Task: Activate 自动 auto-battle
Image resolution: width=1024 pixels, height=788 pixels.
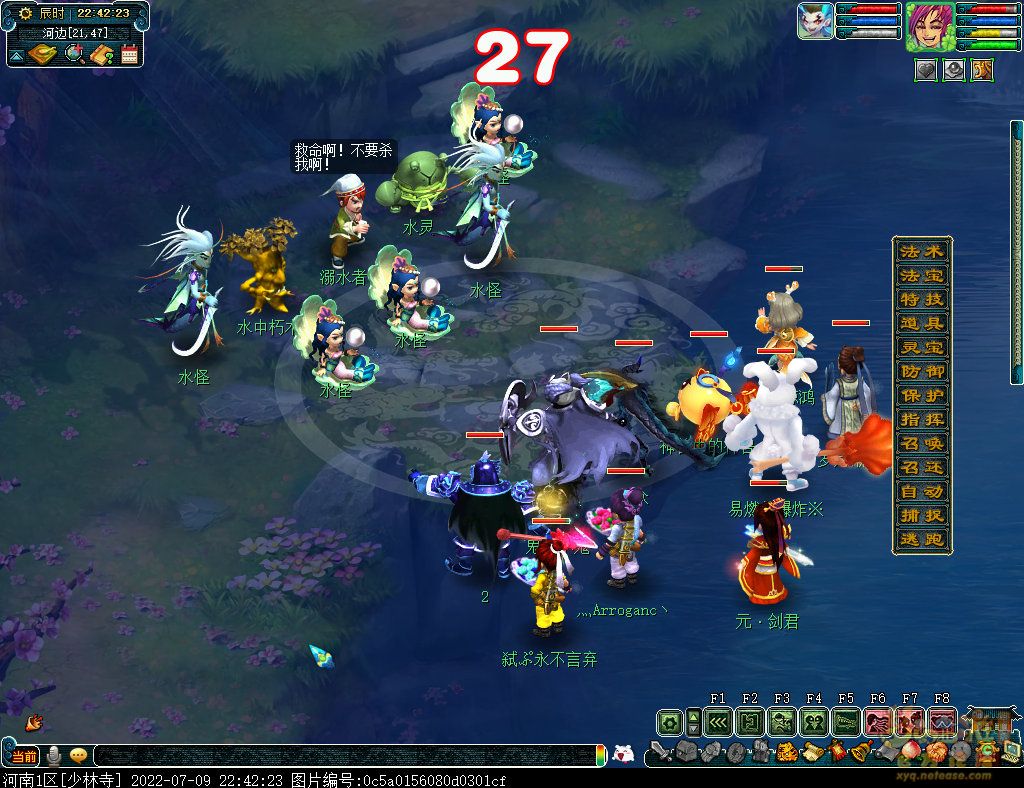Action: pos(921,491)
